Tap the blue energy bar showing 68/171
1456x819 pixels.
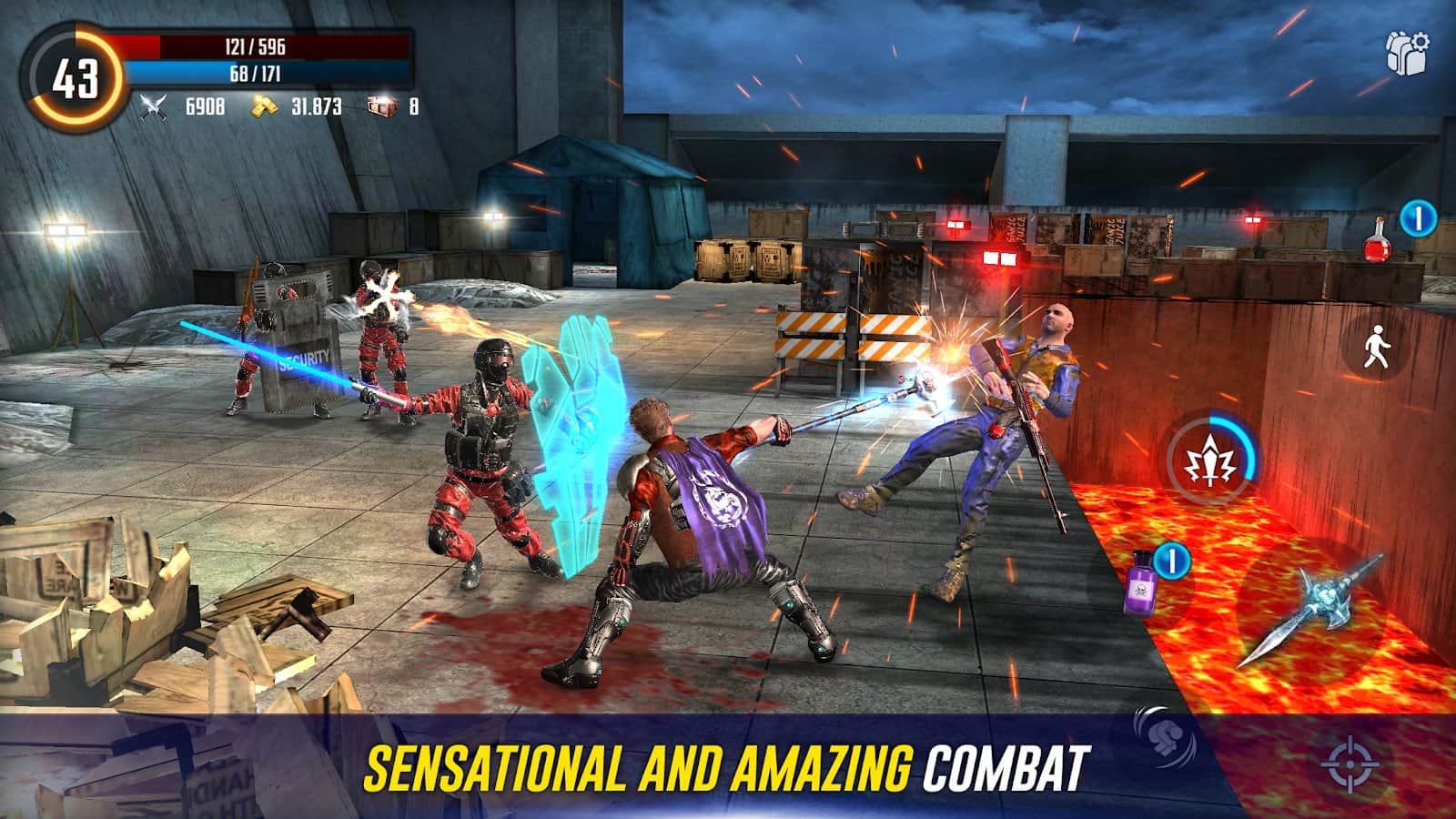(273, 73)
